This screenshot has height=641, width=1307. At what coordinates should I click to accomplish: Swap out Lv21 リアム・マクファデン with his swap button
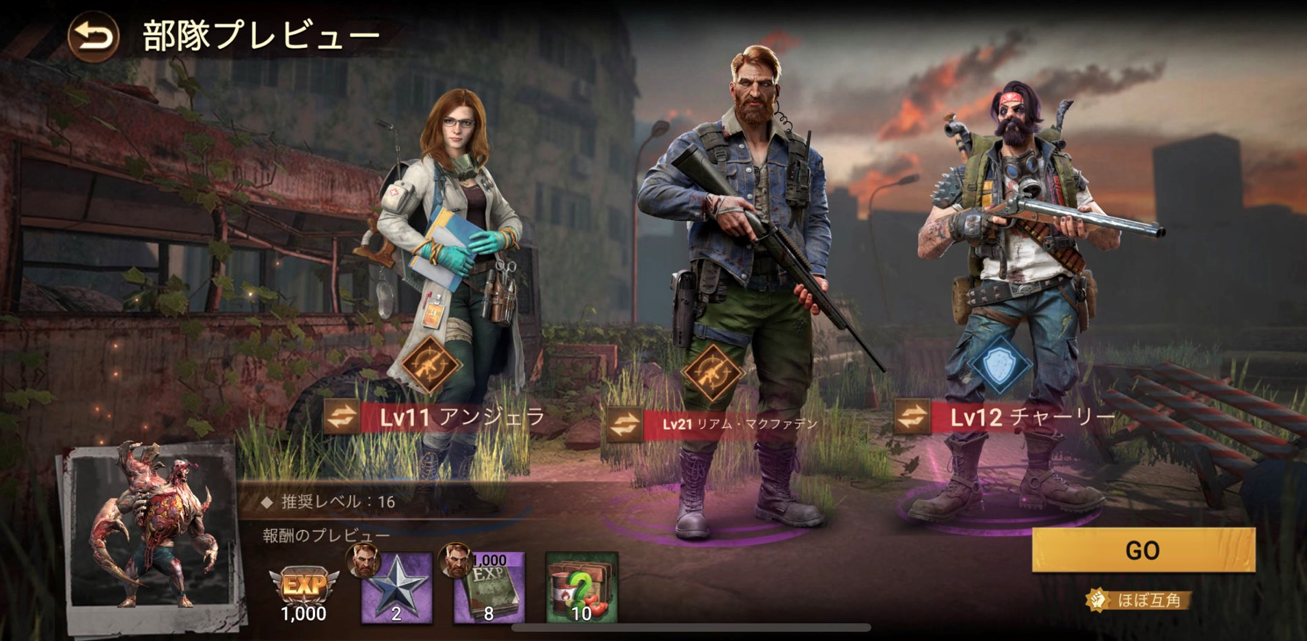click(x=624, y=423)
